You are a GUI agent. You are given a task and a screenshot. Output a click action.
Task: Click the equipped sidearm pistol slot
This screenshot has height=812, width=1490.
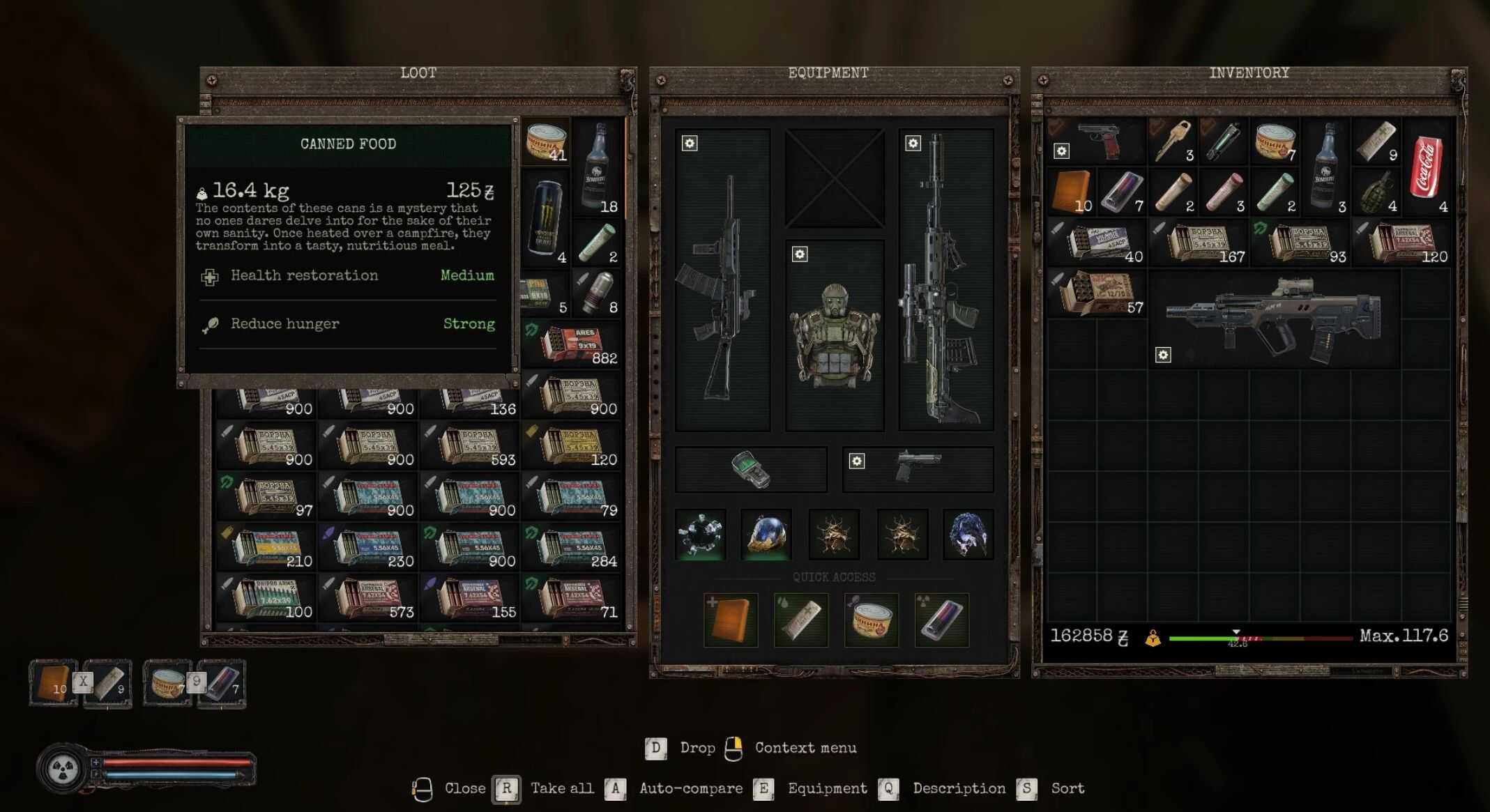[x=918, y=469]
